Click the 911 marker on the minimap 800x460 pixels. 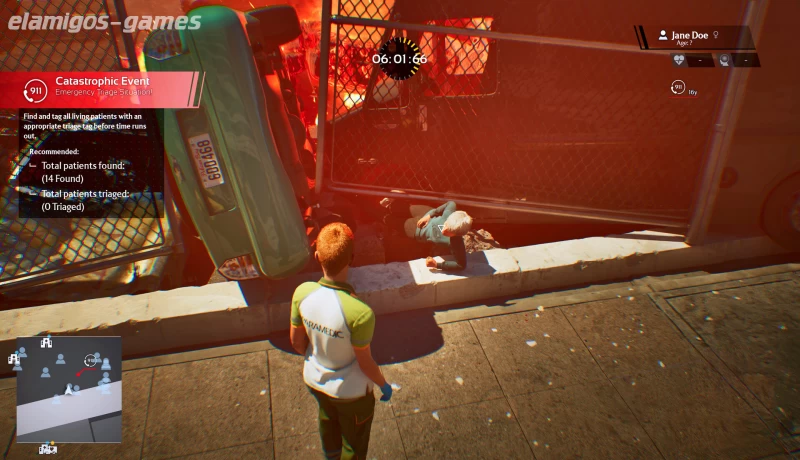[x=91, y=361]
